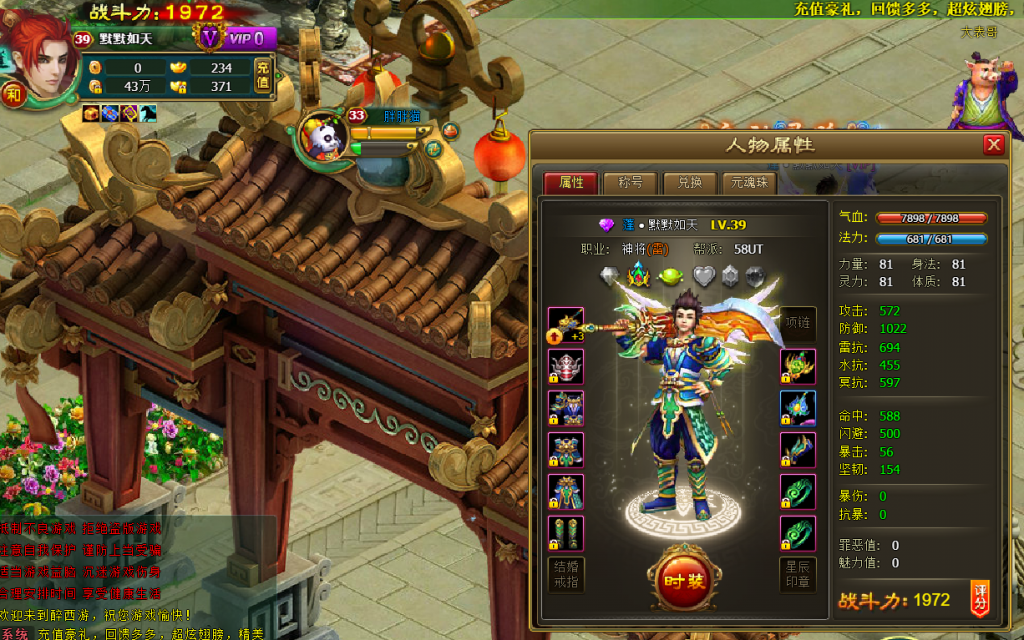Click the black horse mount buff icon
Screen dimensions: 1024x640
148,114
